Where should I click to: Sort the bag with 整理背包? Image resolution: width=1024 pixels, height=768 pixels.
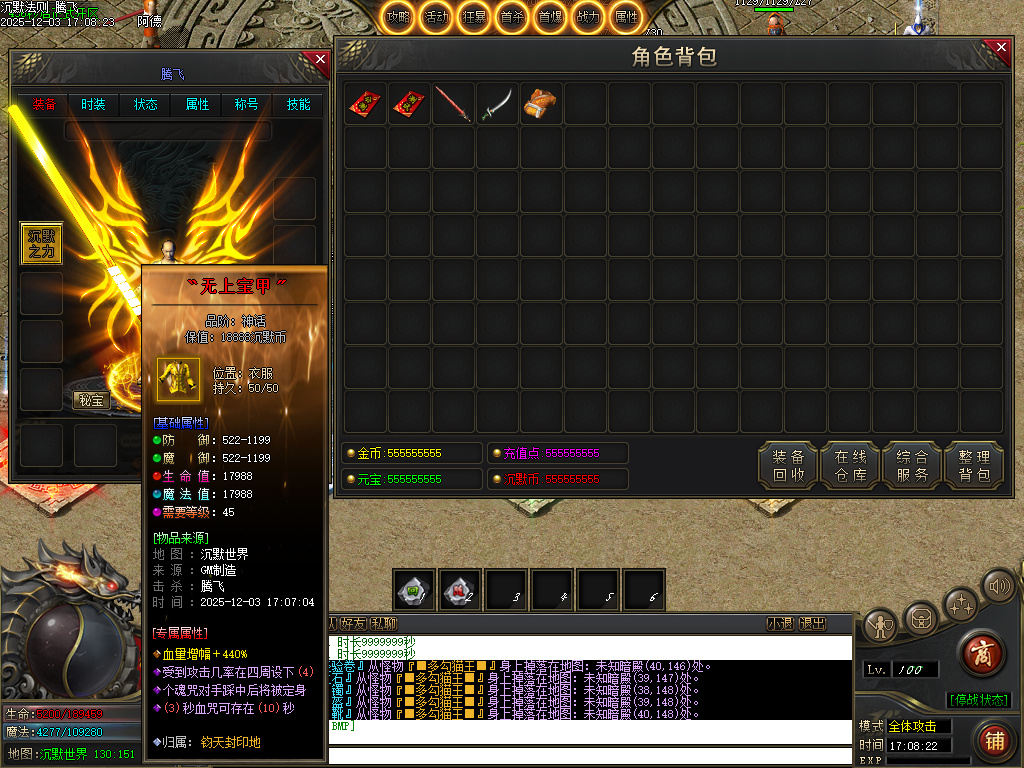tap(974, 465)
